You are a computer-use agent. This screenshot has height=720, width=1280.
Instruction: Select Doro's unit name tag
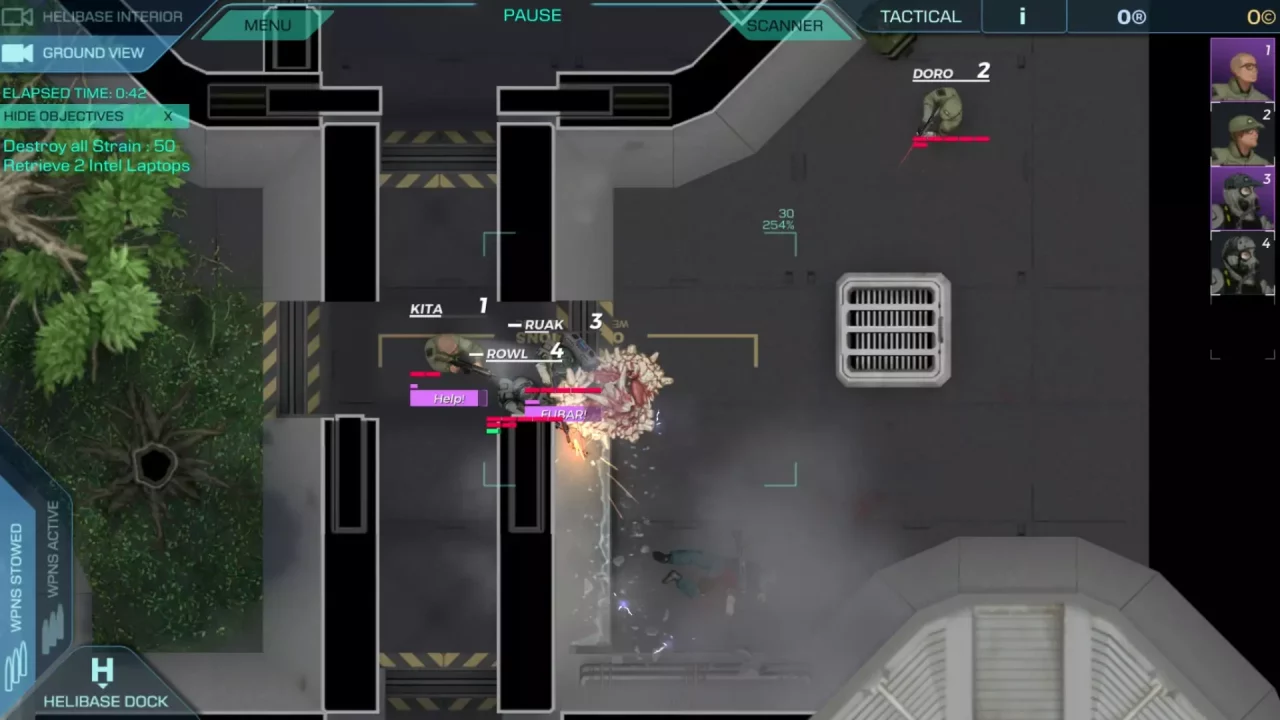pyautogui.click(x=933, y=74)
